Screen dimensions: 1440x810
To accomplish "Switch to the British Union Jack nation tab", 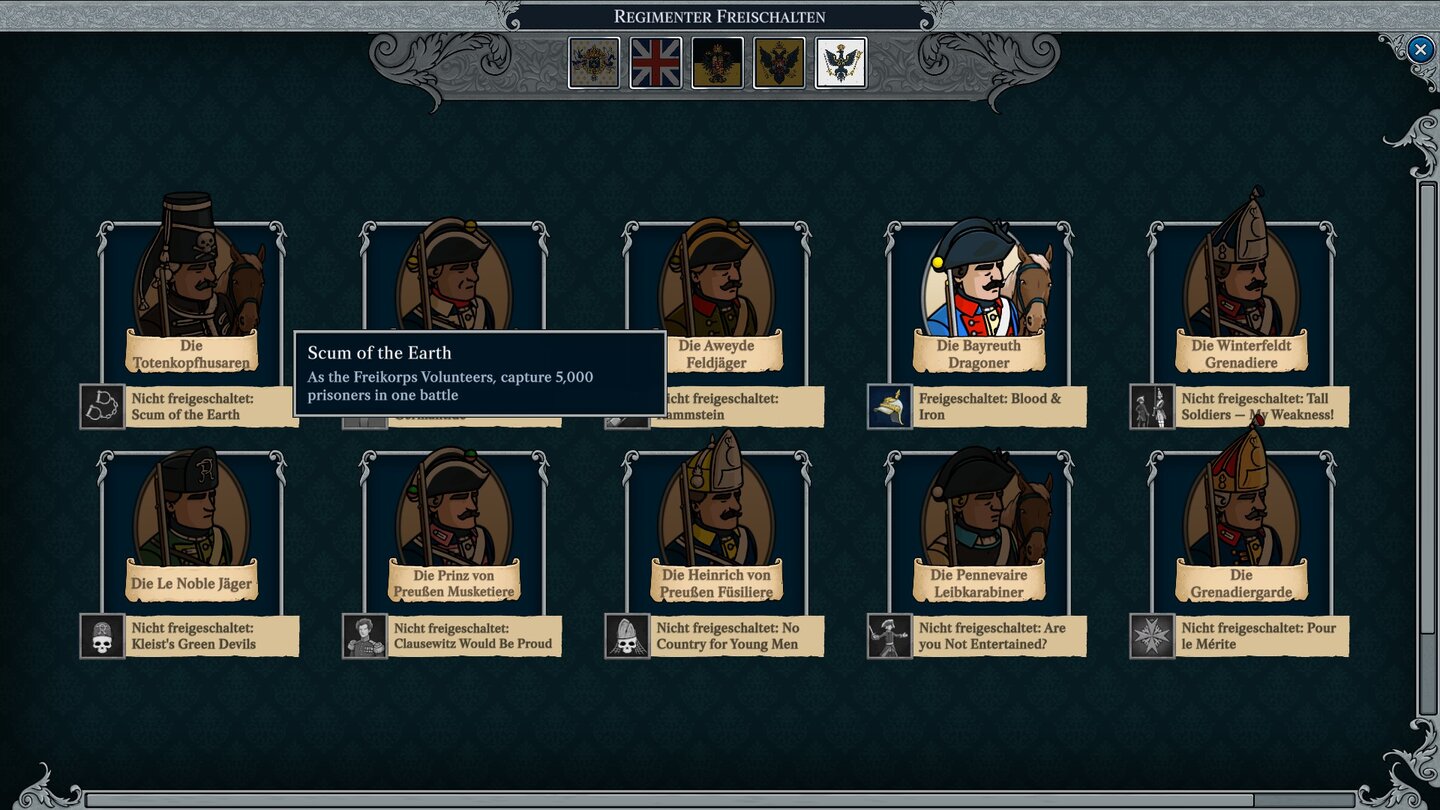I will [x=656, y=62].
